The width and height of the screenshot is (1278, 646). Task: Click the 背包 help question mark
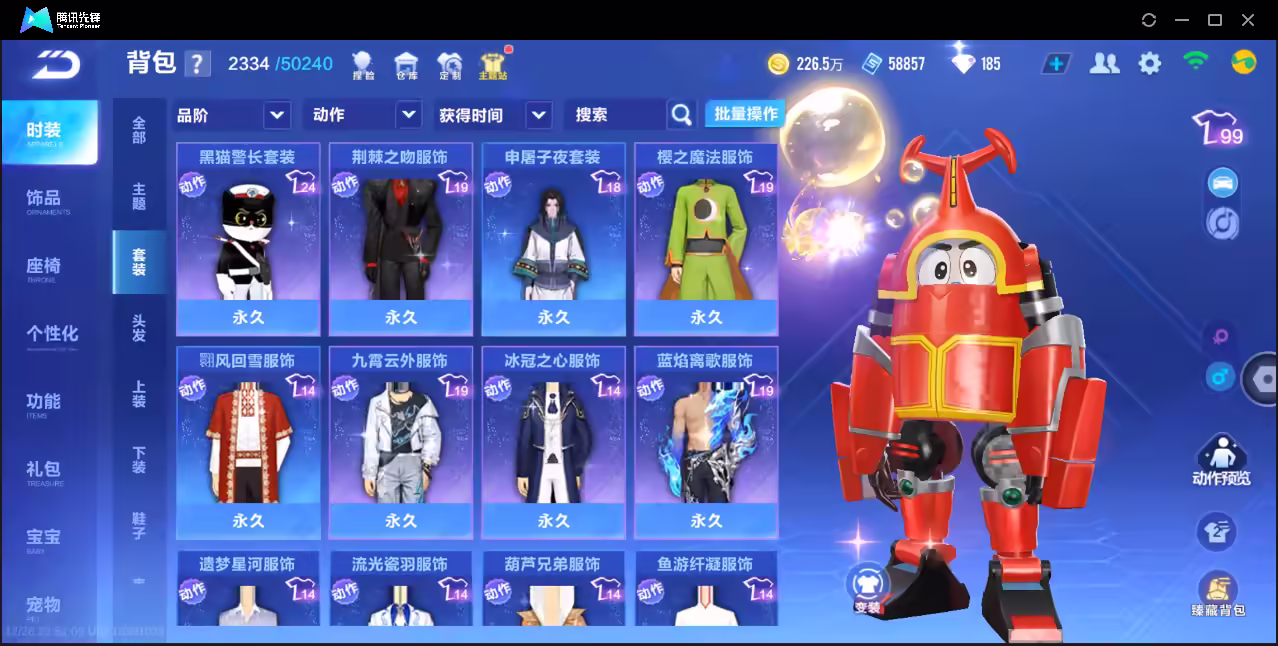[x=198, y=64]
